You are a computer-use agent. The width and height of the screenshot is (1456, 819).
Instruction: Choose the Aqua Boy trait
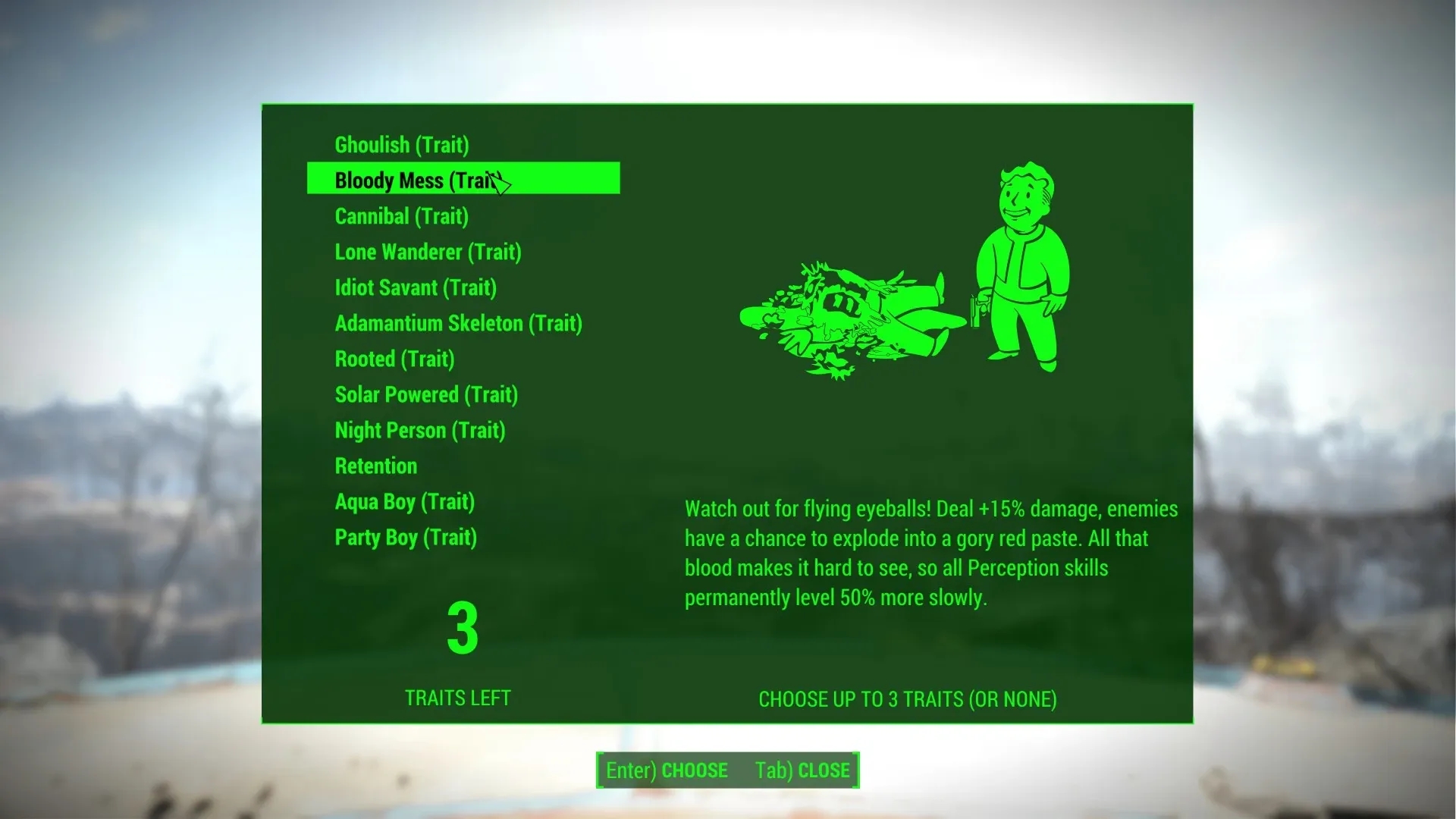pos(404,502)
